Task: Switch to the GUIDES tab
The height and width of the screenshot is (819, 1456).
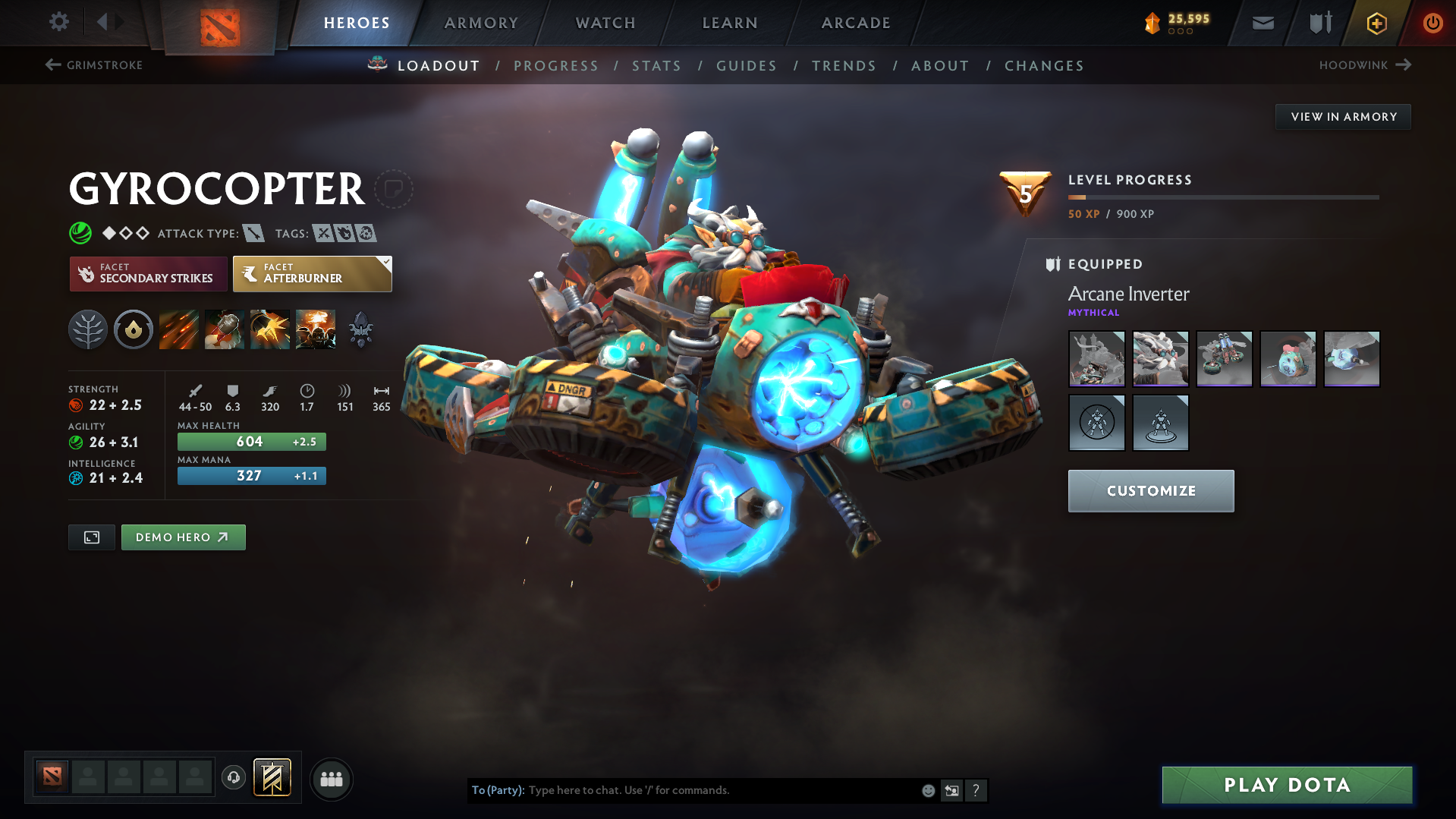Action: pyautogui.click(x=746, y=66)
